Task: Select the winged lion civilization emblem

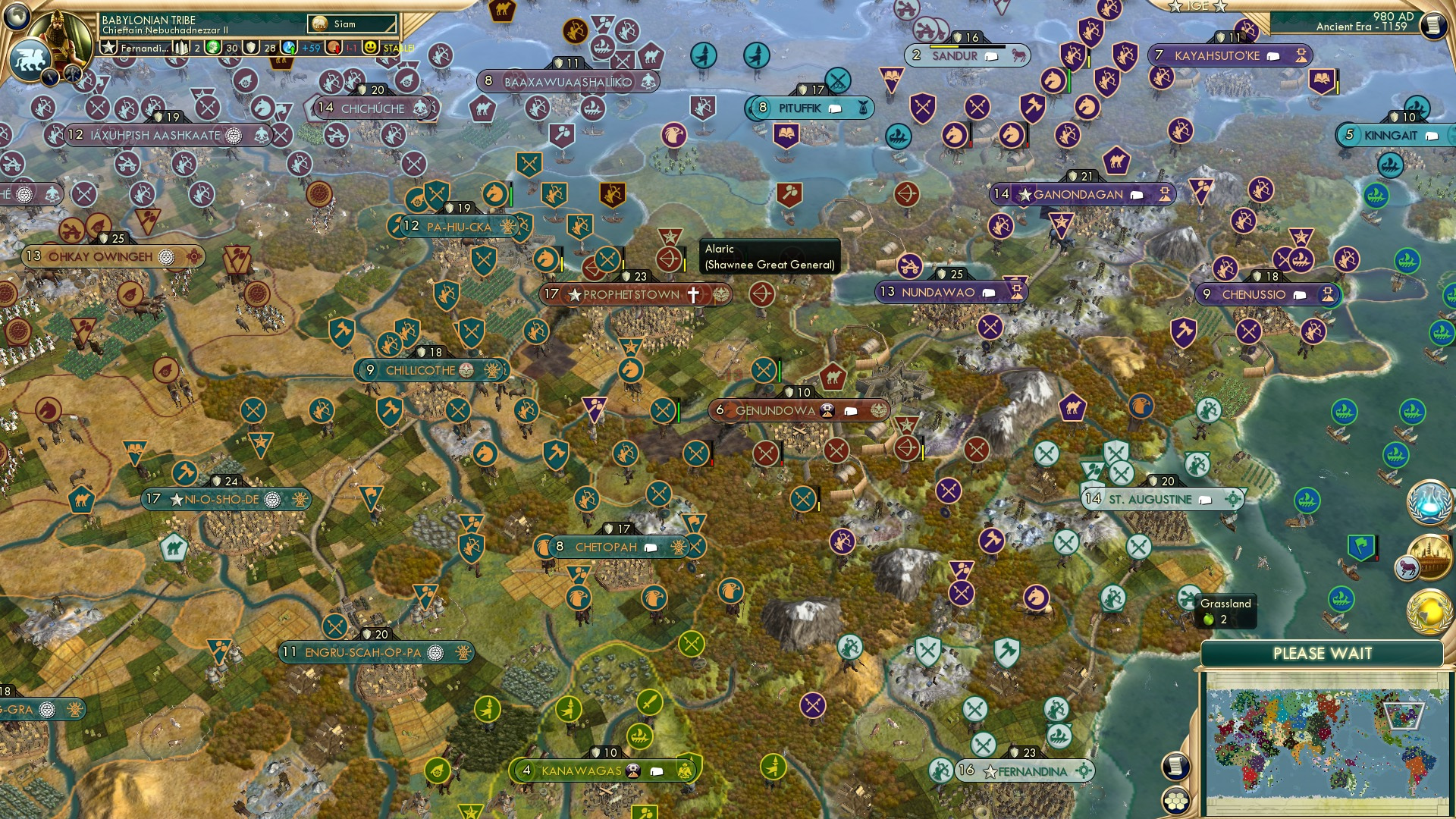Action: point(30,58)
